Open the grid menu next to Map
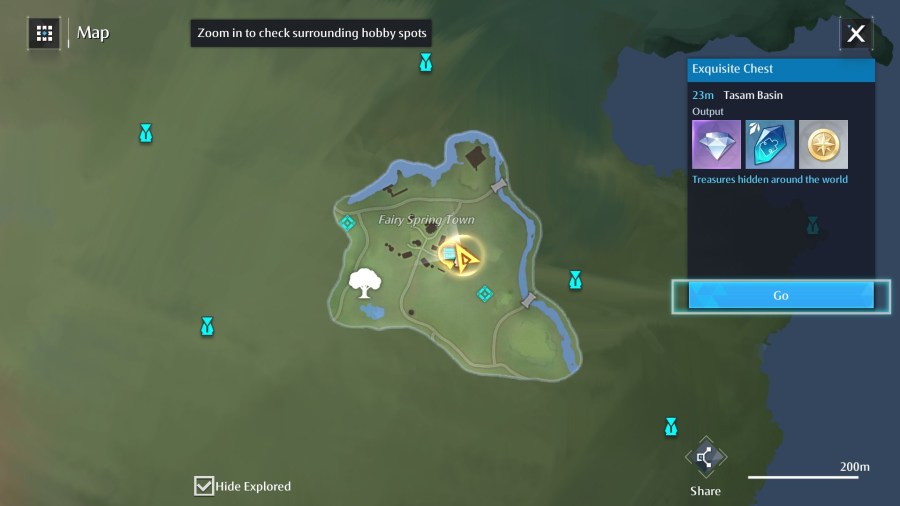900x506 pixels. point(44,33)
